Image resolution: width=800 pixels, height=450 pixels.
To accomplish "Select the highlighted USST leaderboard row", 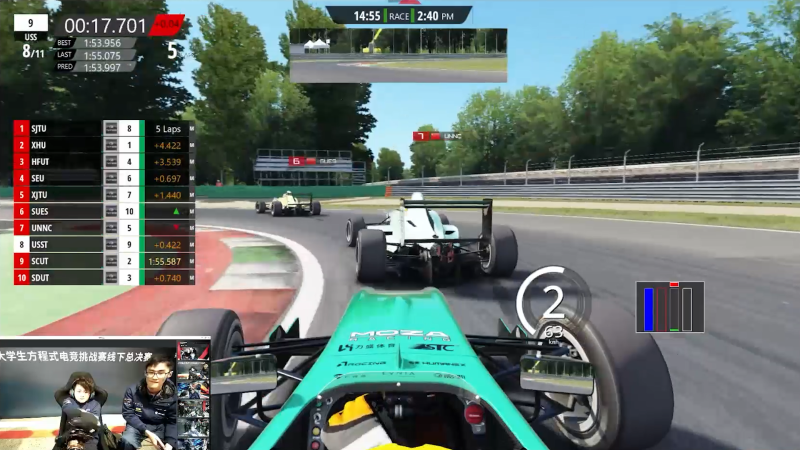I will (60, 244).
